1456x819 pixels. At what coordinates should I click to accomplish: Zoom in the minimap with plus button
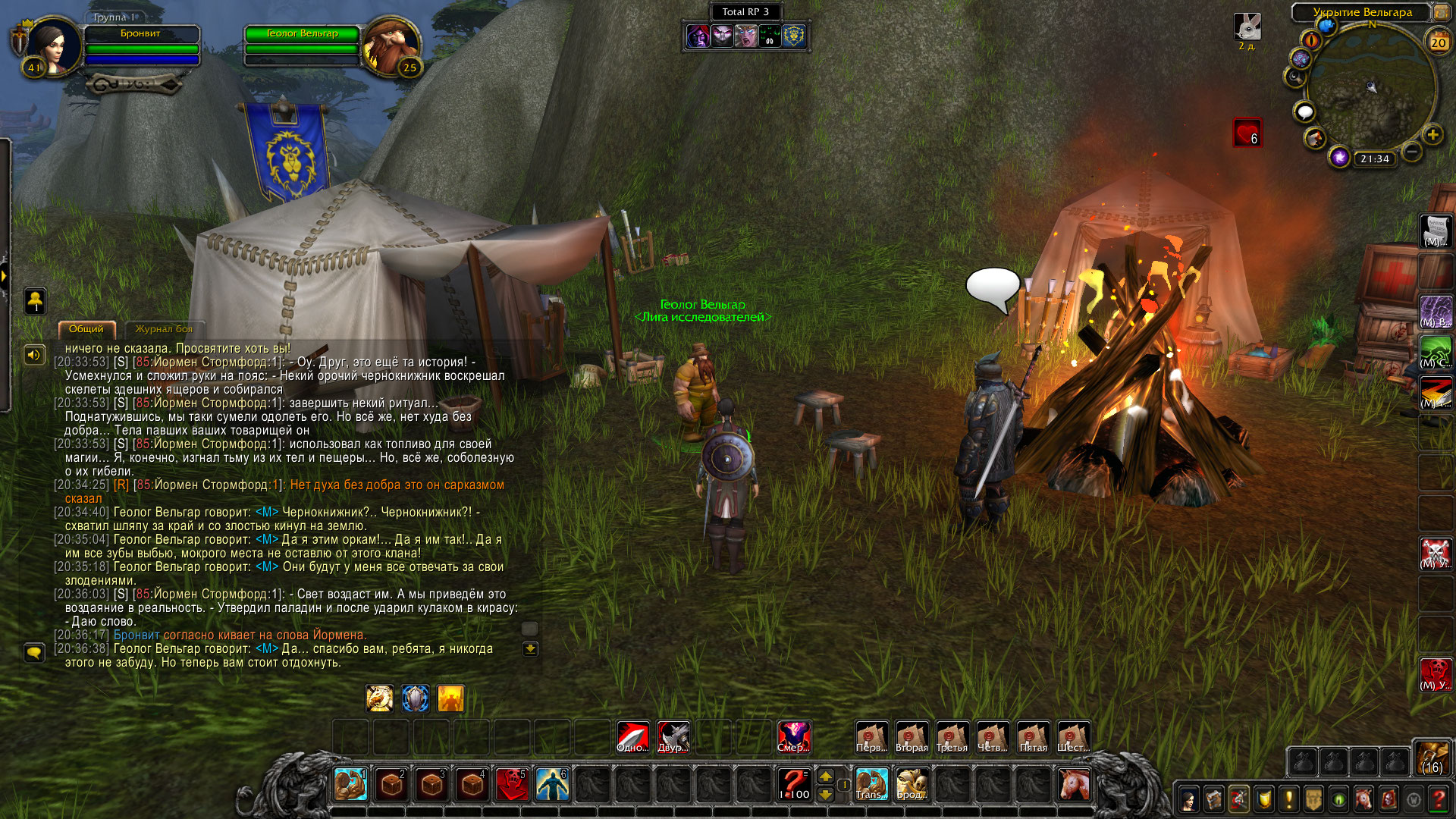(x=1432, y=135)
